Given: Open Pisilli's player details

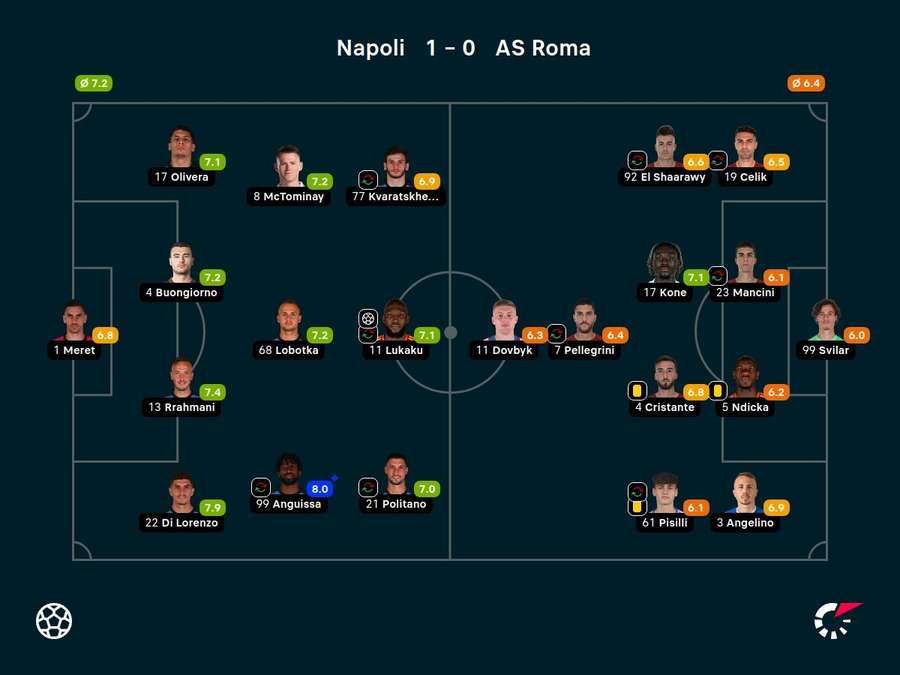Looking at the screenshot, I should tap(664, 494).
